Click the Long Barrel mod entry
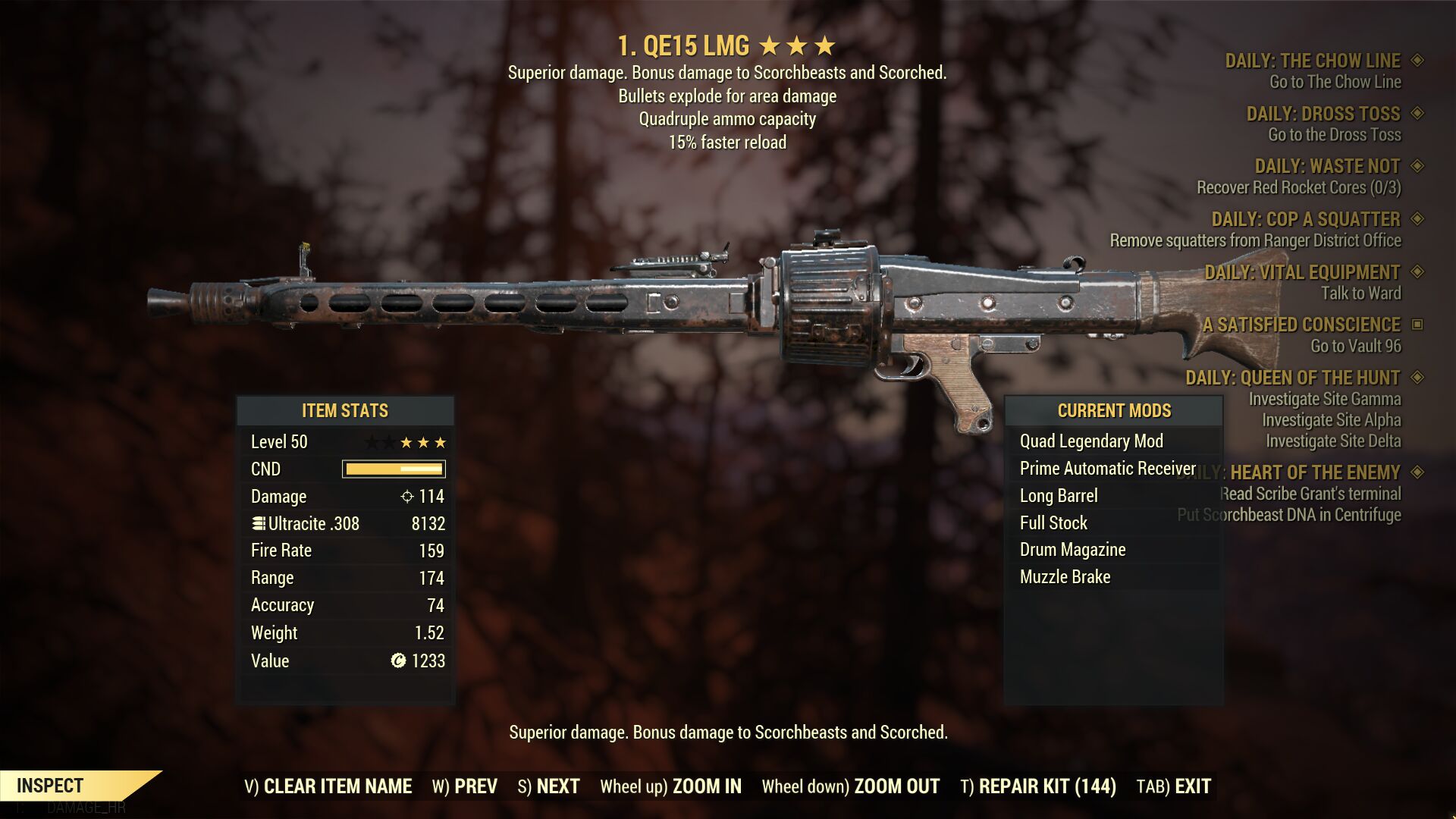Image resolution: width=1456 pixels, height=819 pixels. click(1059, 496)
